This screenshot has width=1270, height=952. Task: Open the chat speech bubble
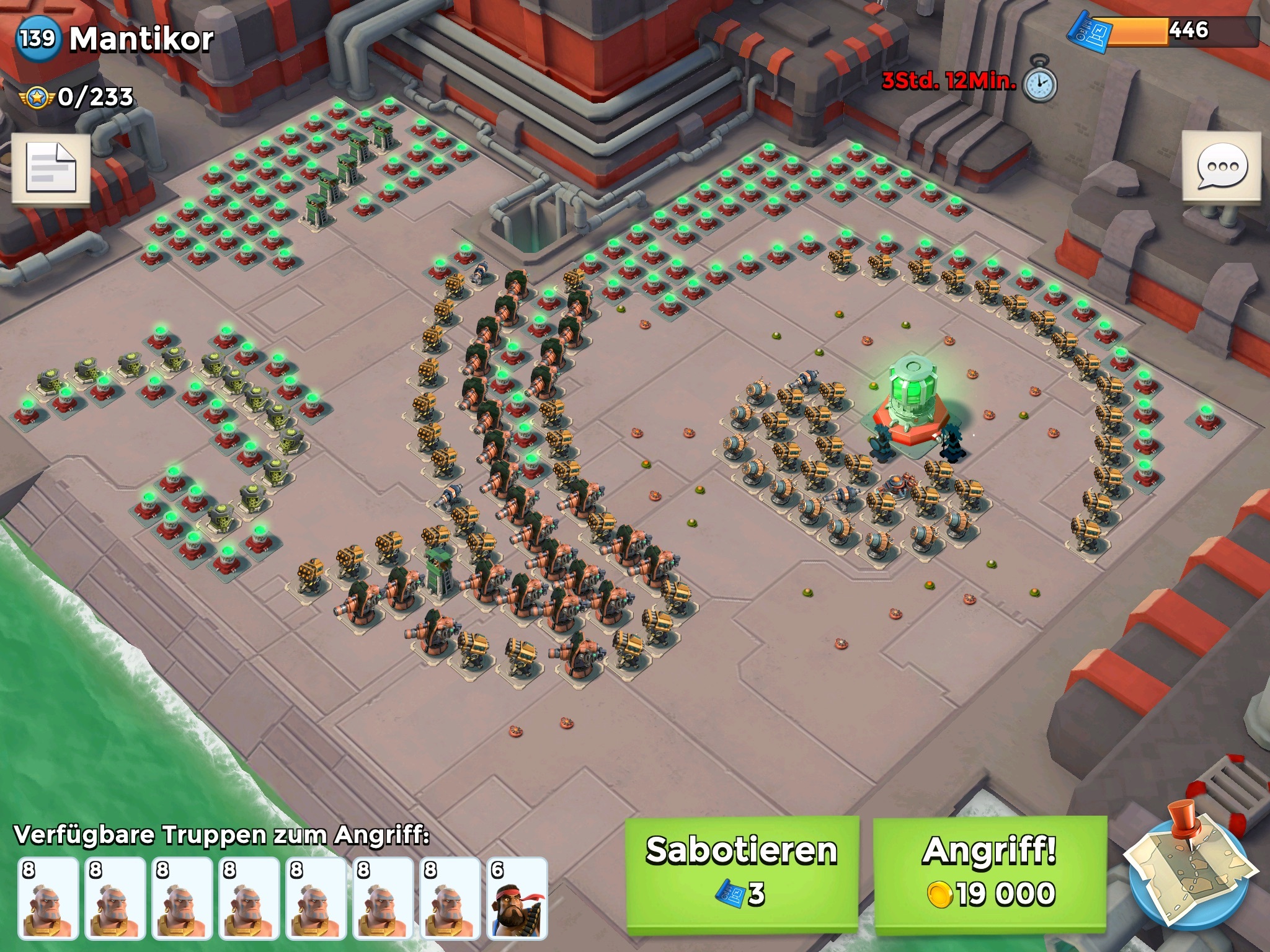coord(1221,167)
